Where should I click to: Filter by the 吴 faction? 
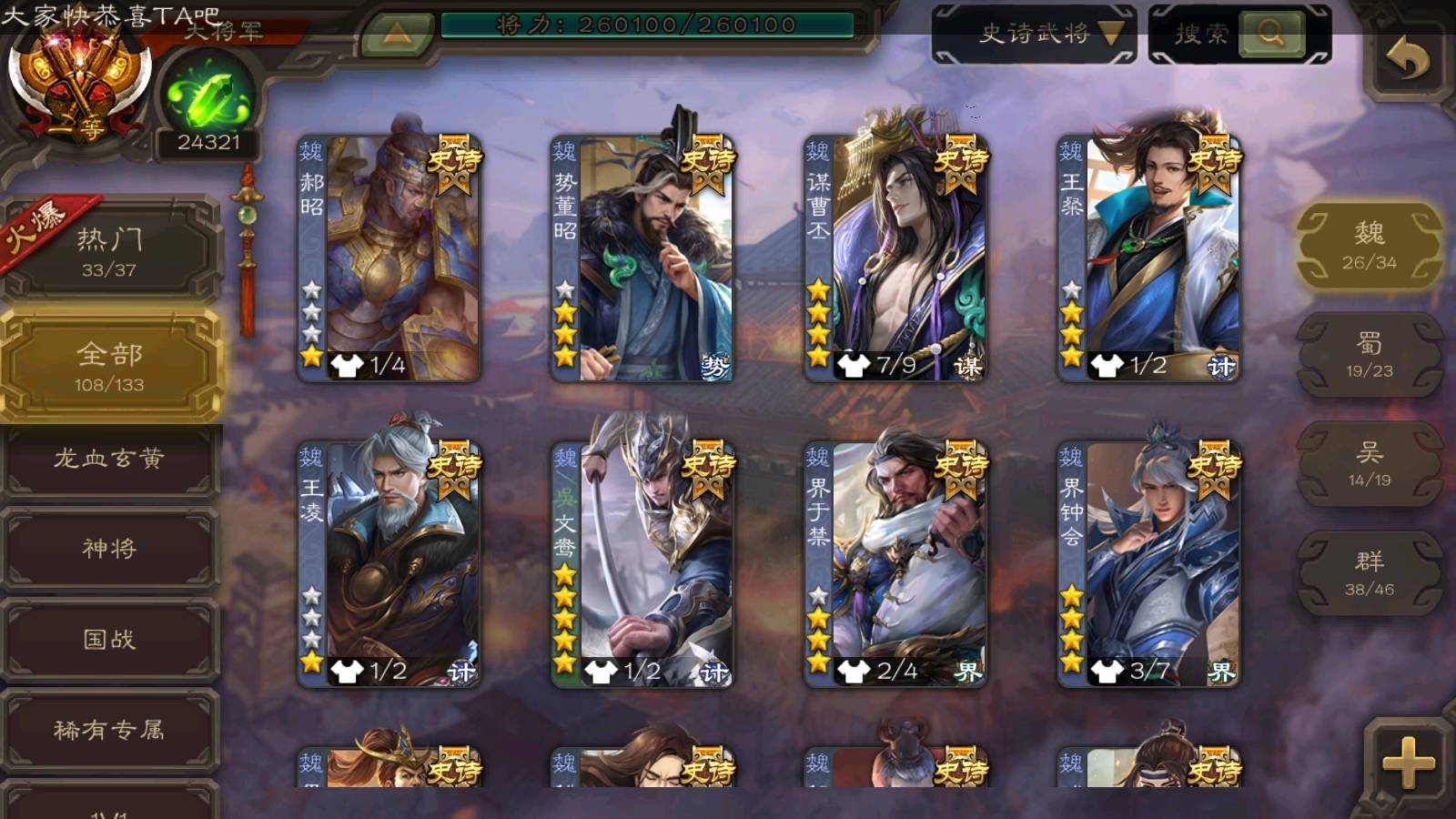click(1369, 464)
